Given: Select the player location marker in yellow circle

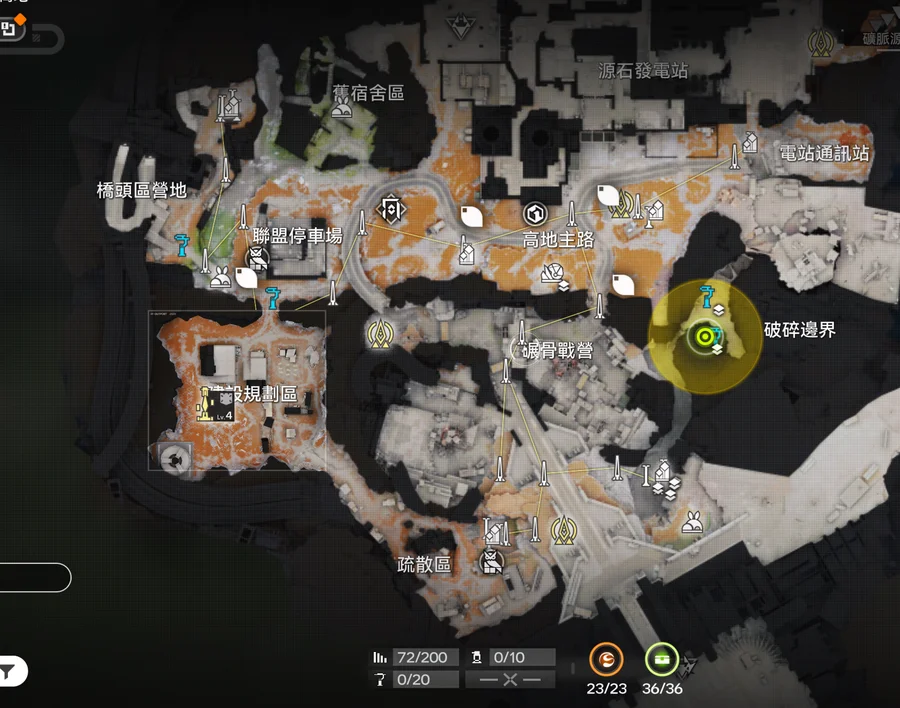Looking at the screenshot, I should pyautogui.click(x=703, y=337).
